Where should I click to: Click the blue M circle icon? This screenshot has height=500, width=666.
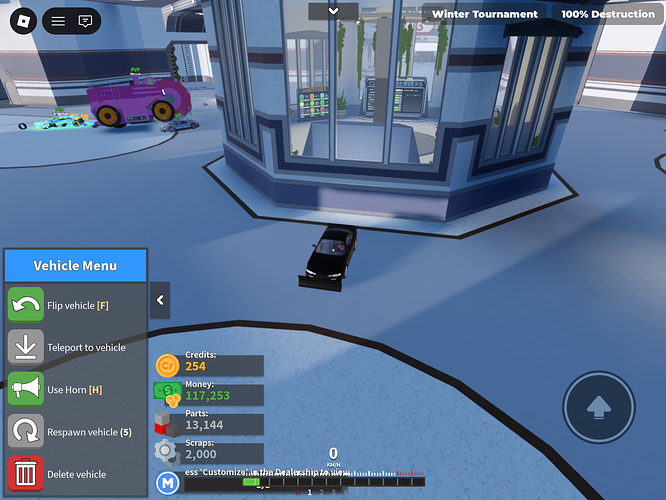(167, 484)
